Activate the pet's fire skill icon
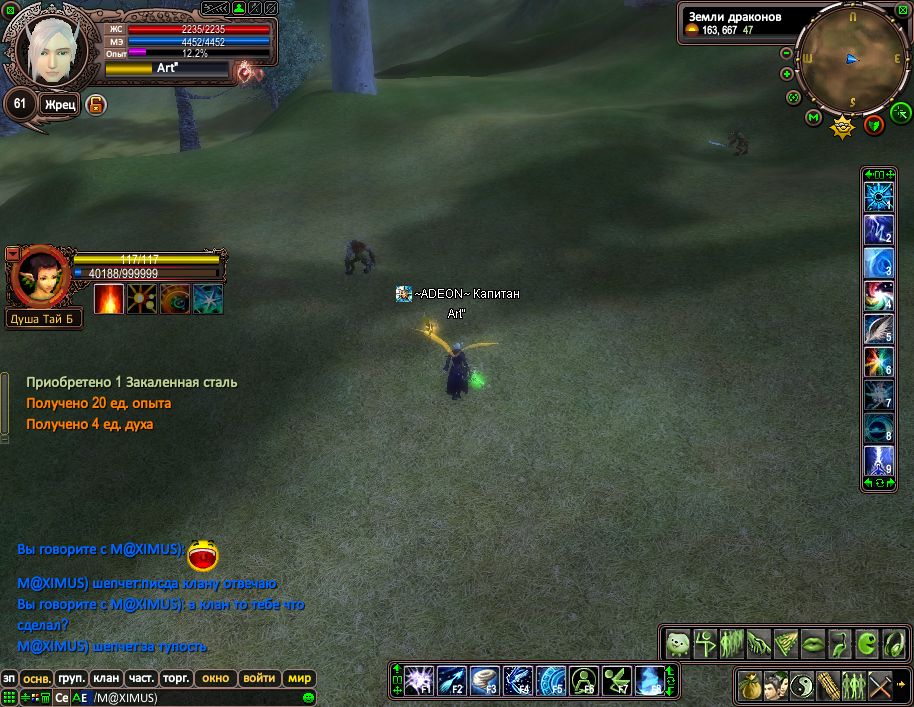The height and width of the screenshot is (707, 914). (x=108, y=299)
